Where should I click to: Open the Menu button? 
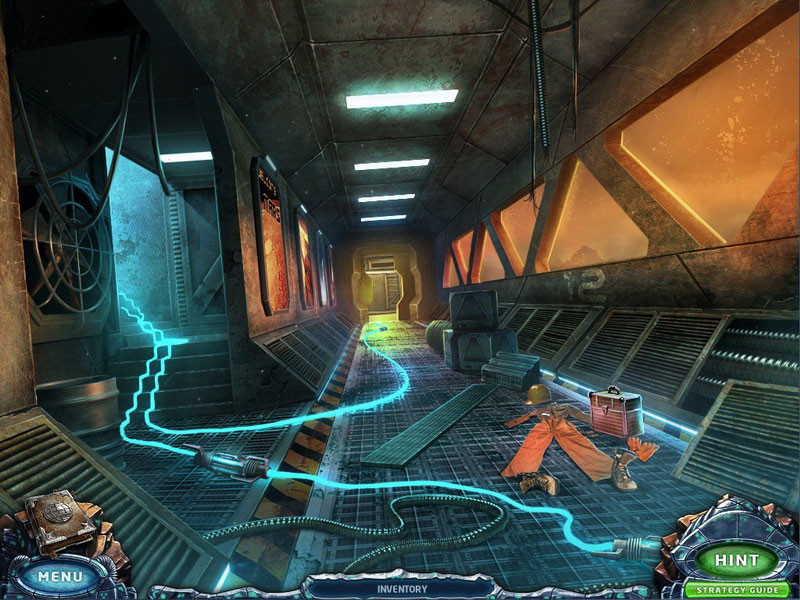click(x=60, y=577)
